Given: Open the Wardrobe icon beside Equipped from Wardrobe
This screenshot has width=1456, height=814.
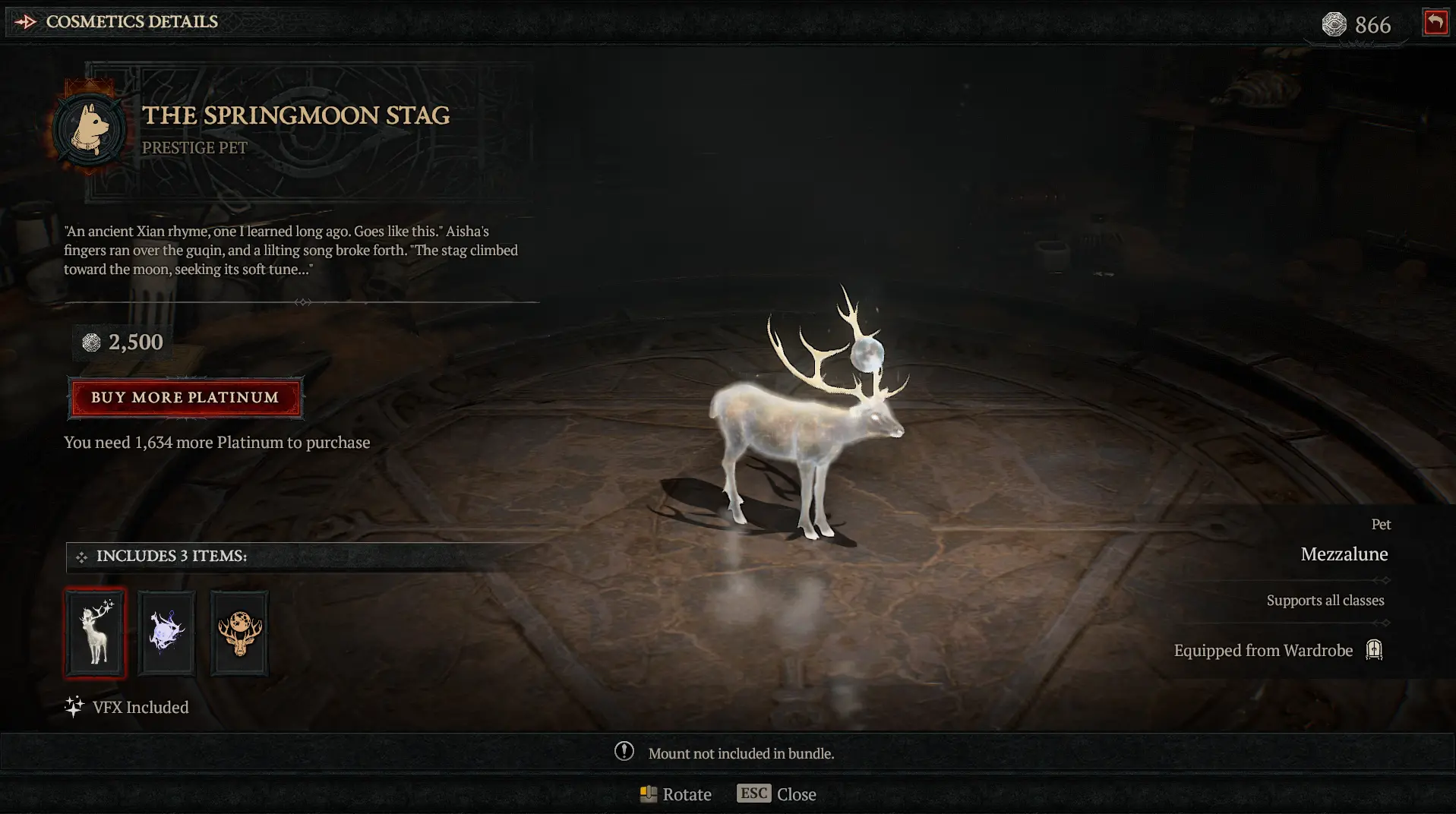Looking at the screenshot, I should click(1374, 650).
